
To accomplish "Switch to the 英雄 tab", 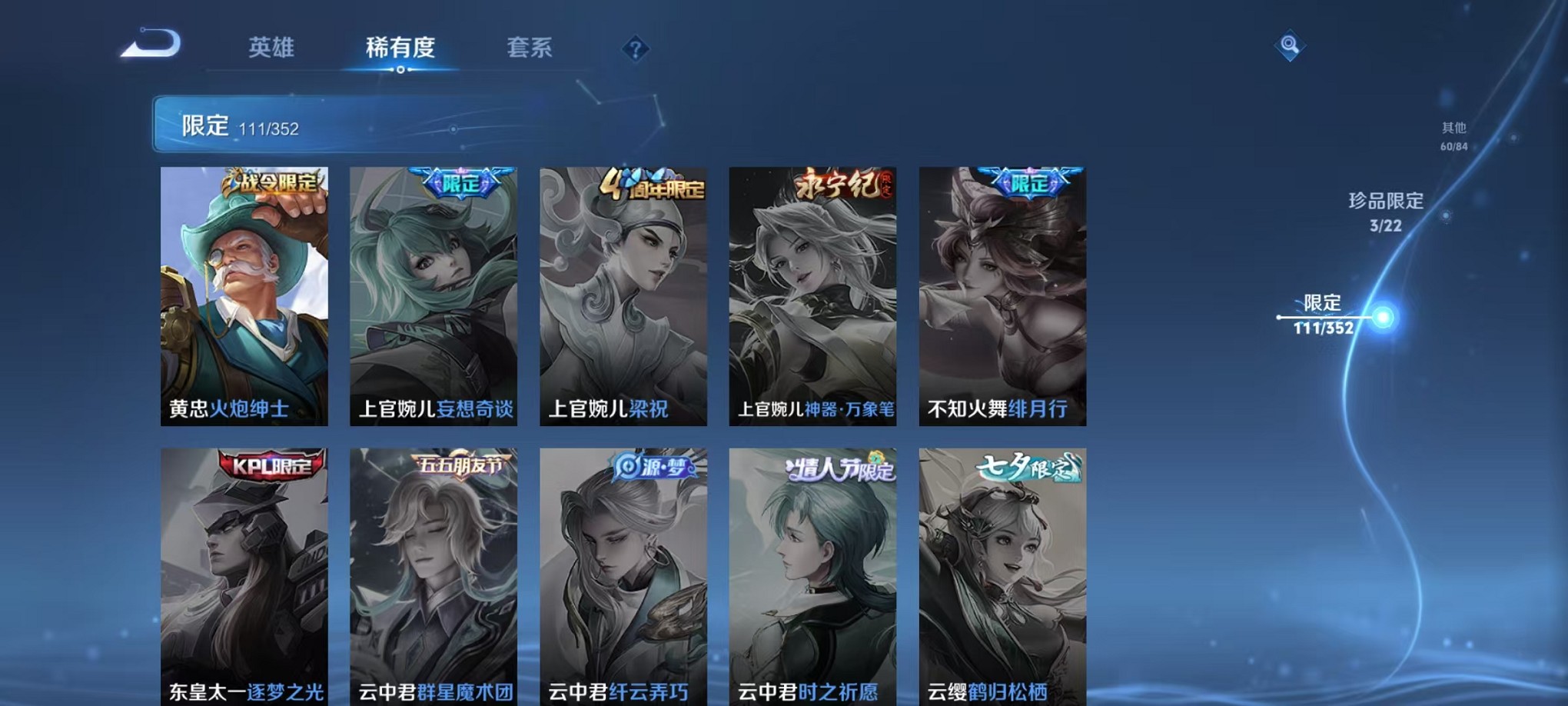I will 273,48.
